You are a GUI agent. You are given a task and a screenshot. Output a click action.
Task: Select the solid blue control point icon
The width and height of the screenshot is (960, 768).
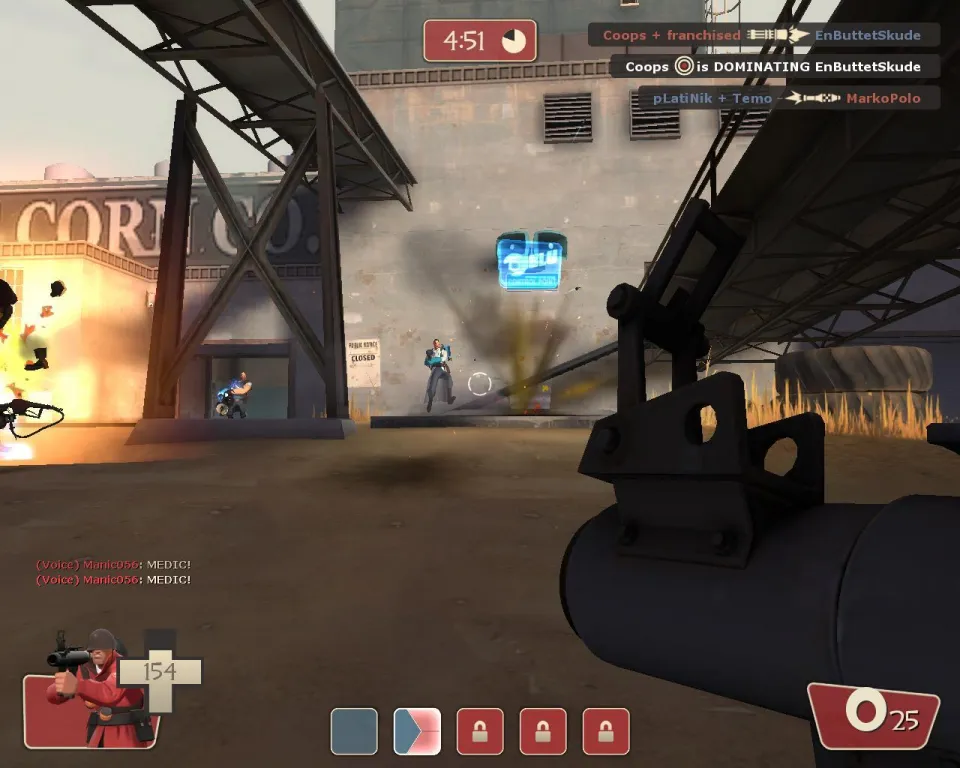tap(354, 731)
